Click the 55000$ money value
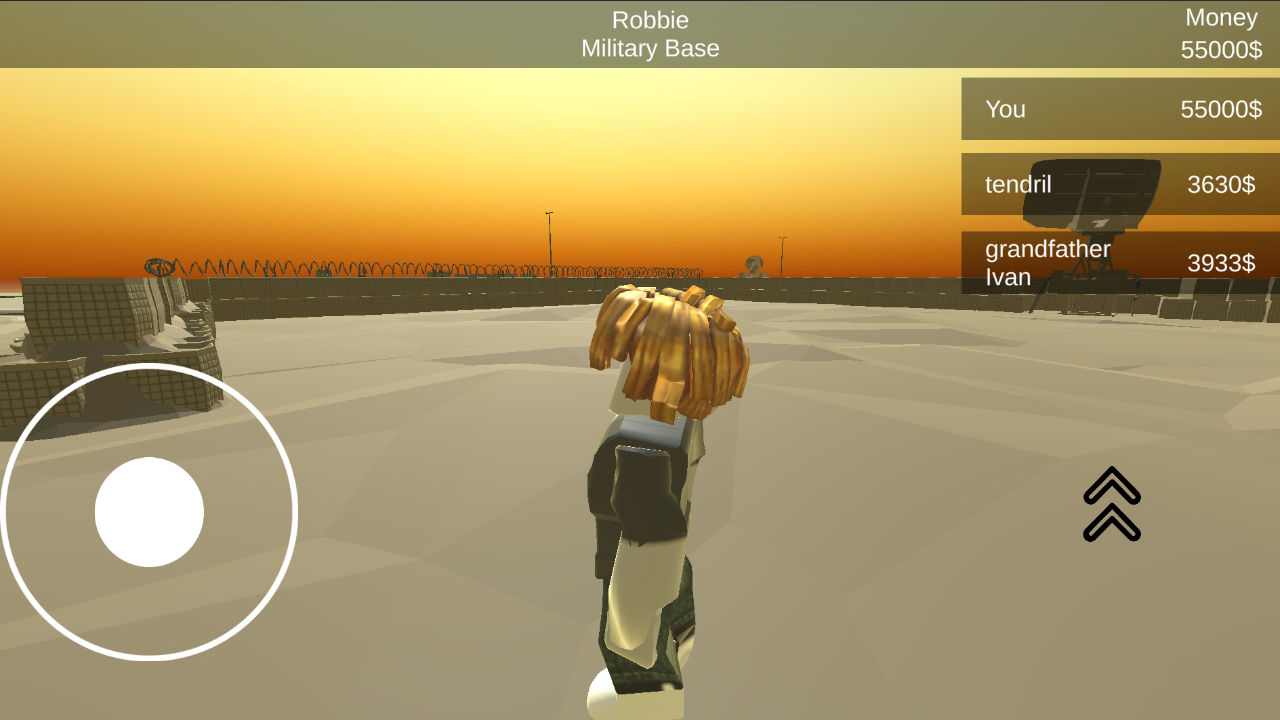 tap(1220, 46)
